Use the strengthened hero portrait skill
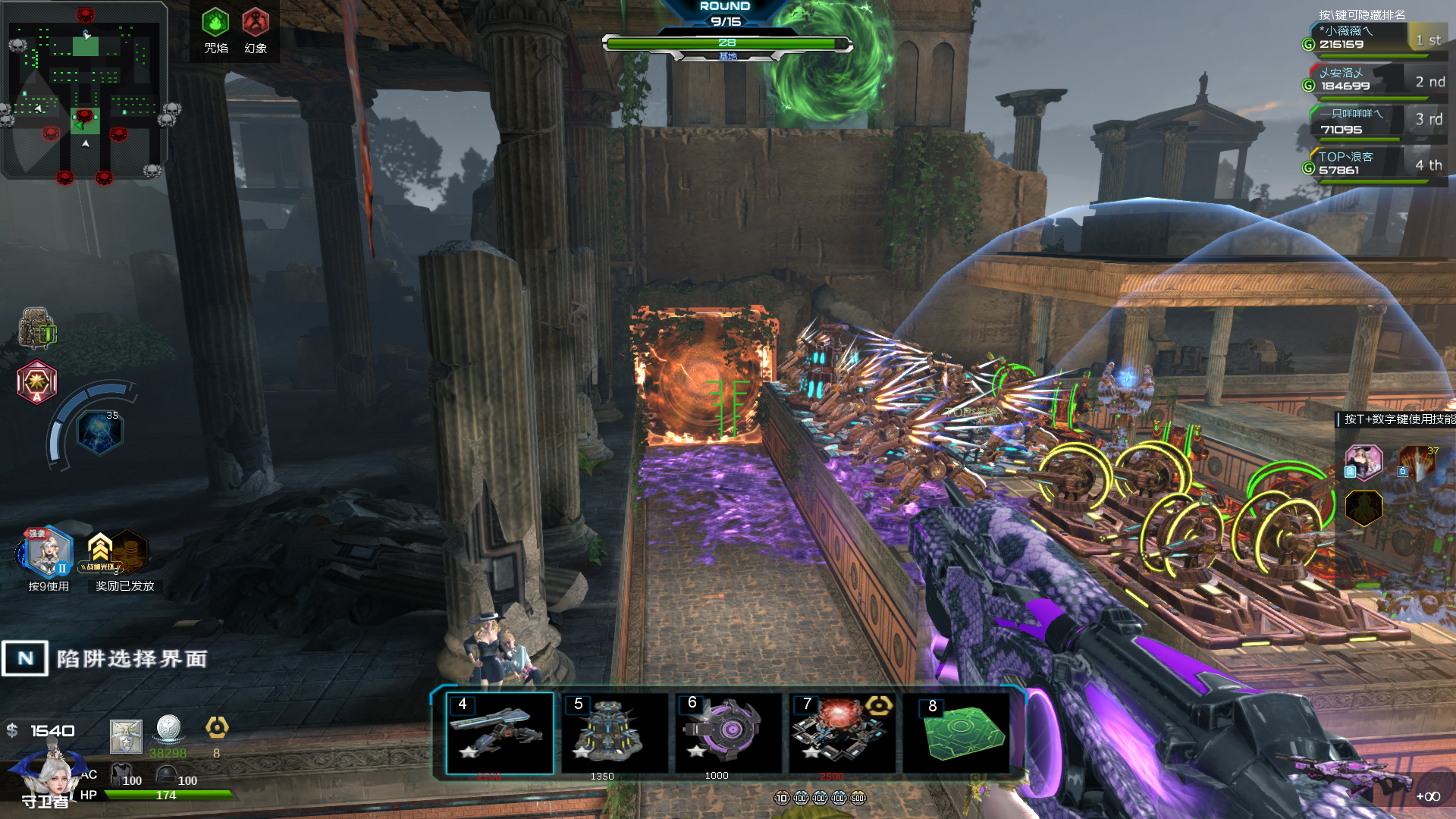The height and width of the screenshot is (819, 1456). click(48, 552)
